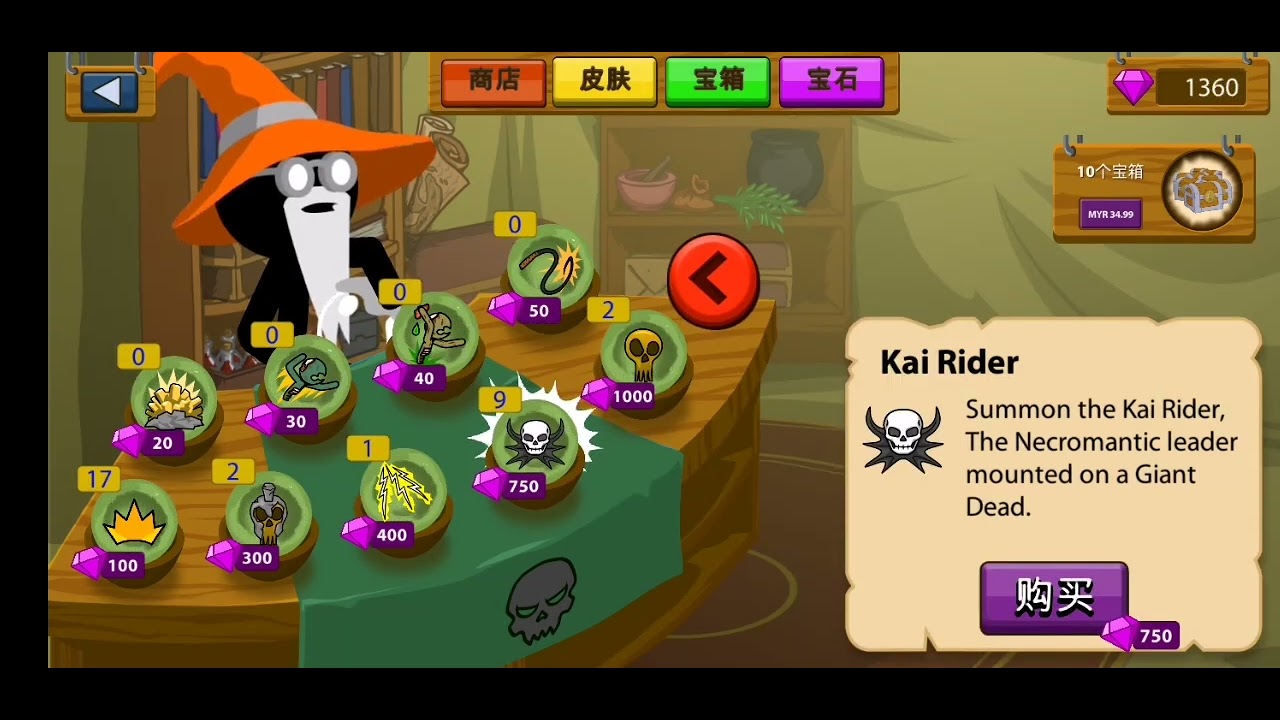Select the lightning bolt item costing 400
Image resolution: width=1280 pixels, height=720 pixels.
coord(402,492)
